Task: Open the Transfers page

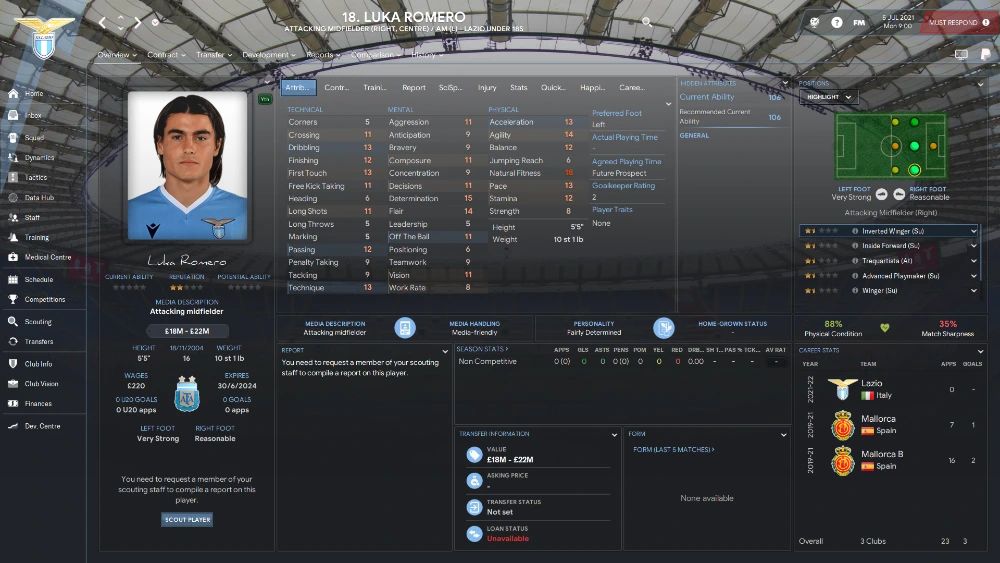Action: coord(39,342)
